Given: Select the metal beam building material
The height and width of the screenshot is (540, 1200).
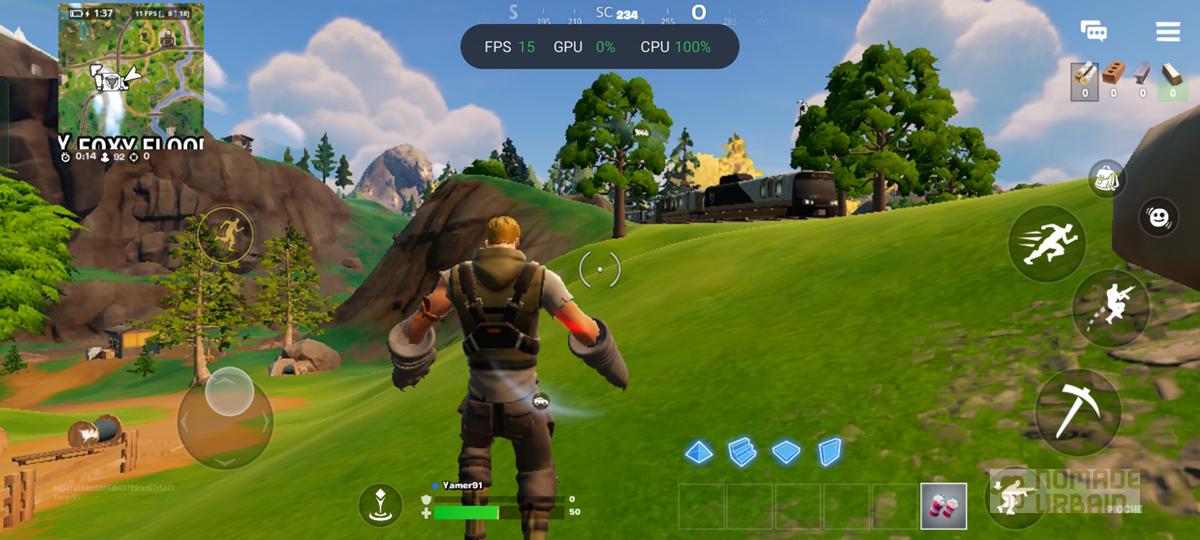Looking at the screenshot, I should pos(1143,76).
